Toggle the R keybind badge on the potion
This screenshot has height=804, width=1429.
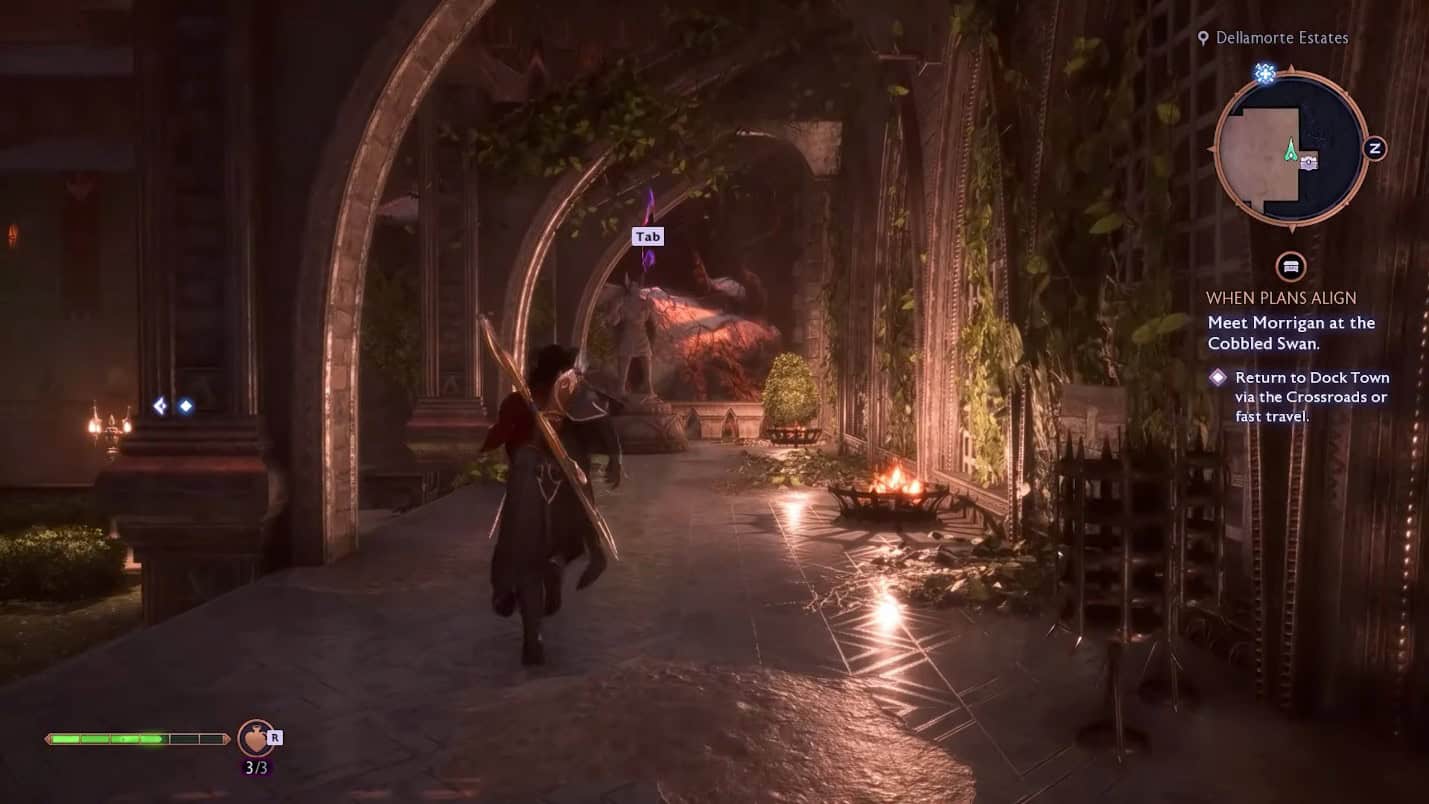(x=274, y=737)
